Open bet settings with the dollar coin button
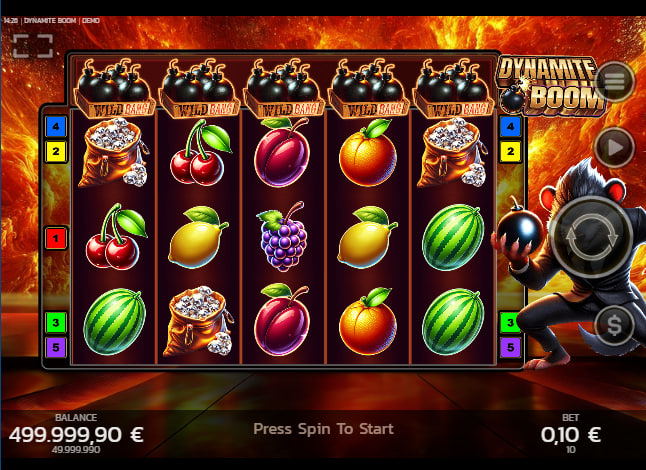The image size is (646, 470). 614,324
